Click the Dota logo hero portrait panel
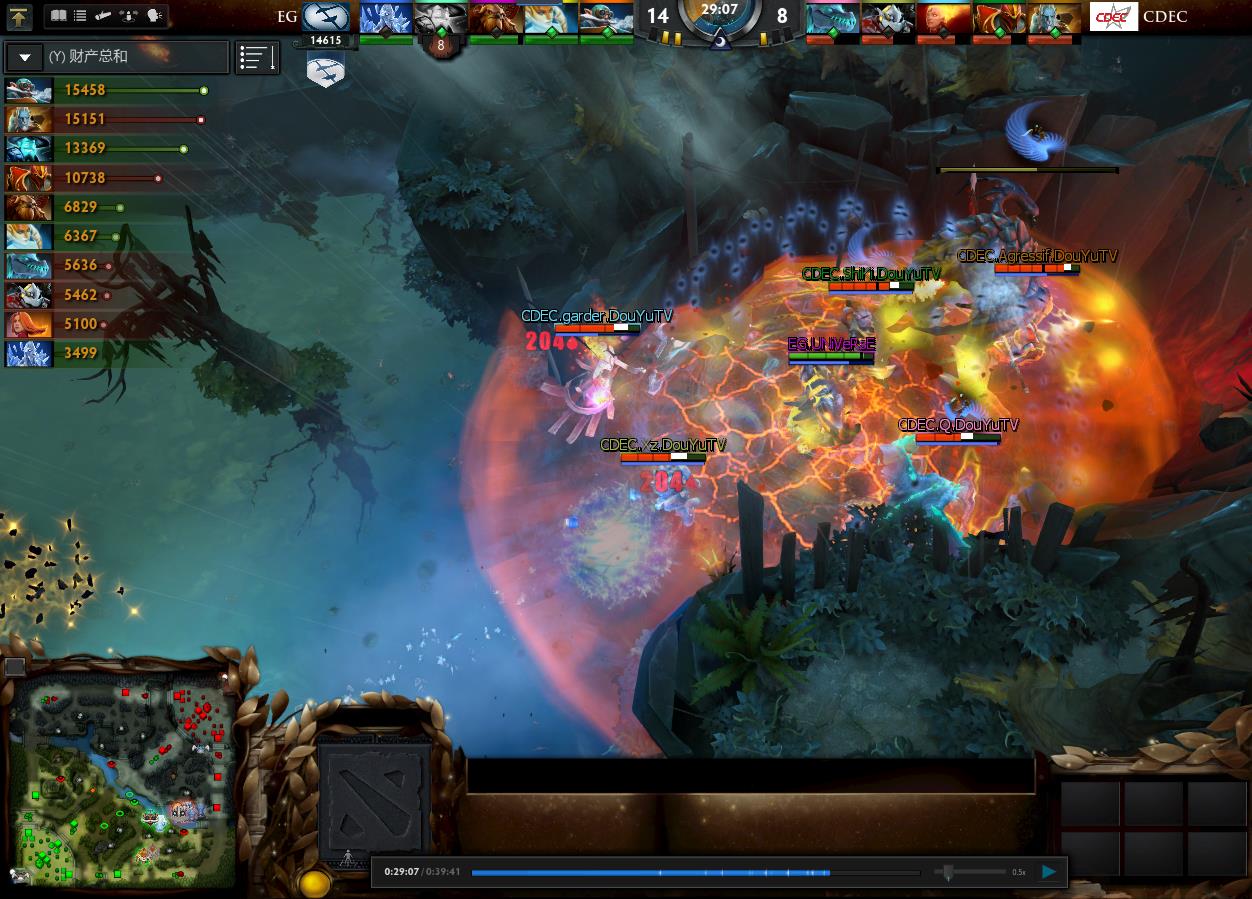Viewport: 1252px width, 899px height. pyautogui.click(x=373, y=794)
